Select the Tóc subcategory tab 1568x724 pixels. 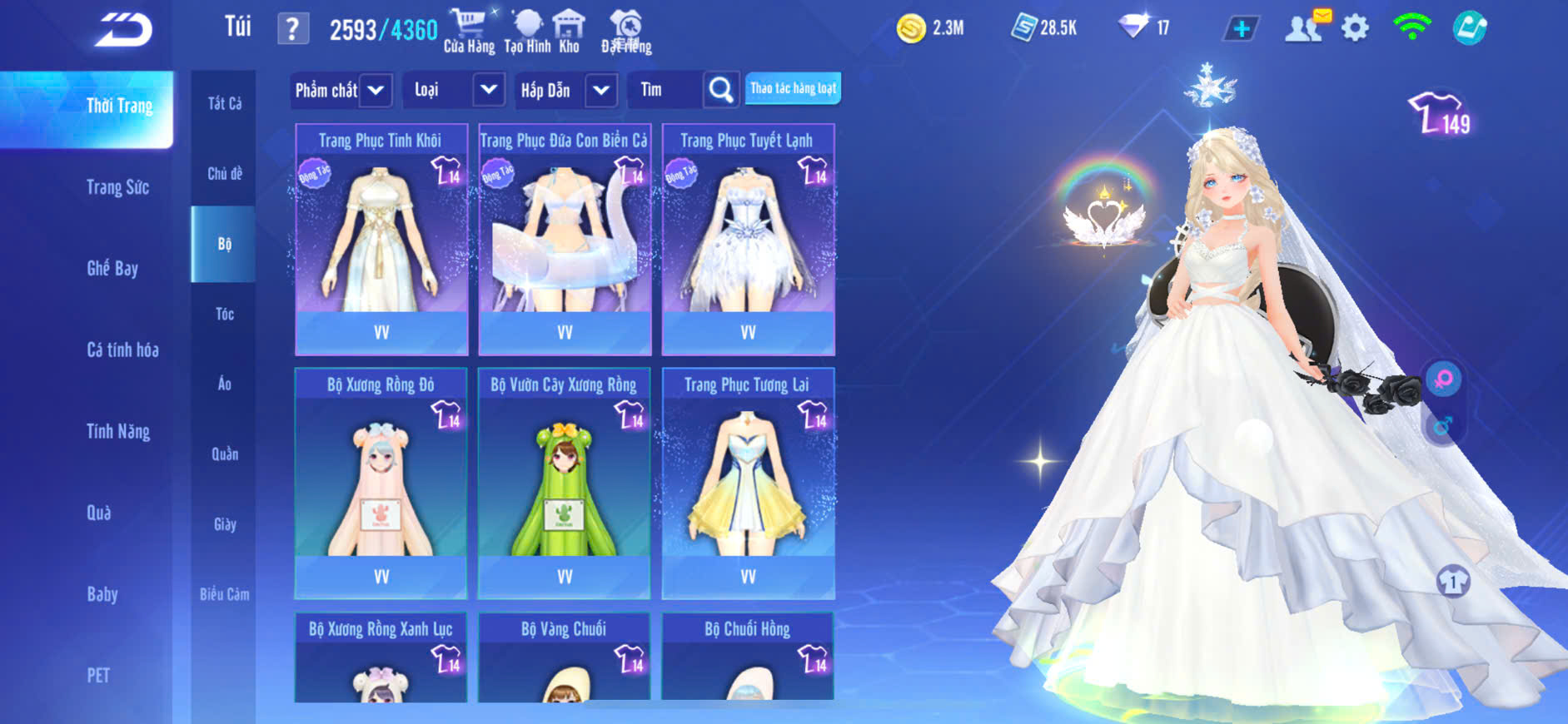pos(224,315)
